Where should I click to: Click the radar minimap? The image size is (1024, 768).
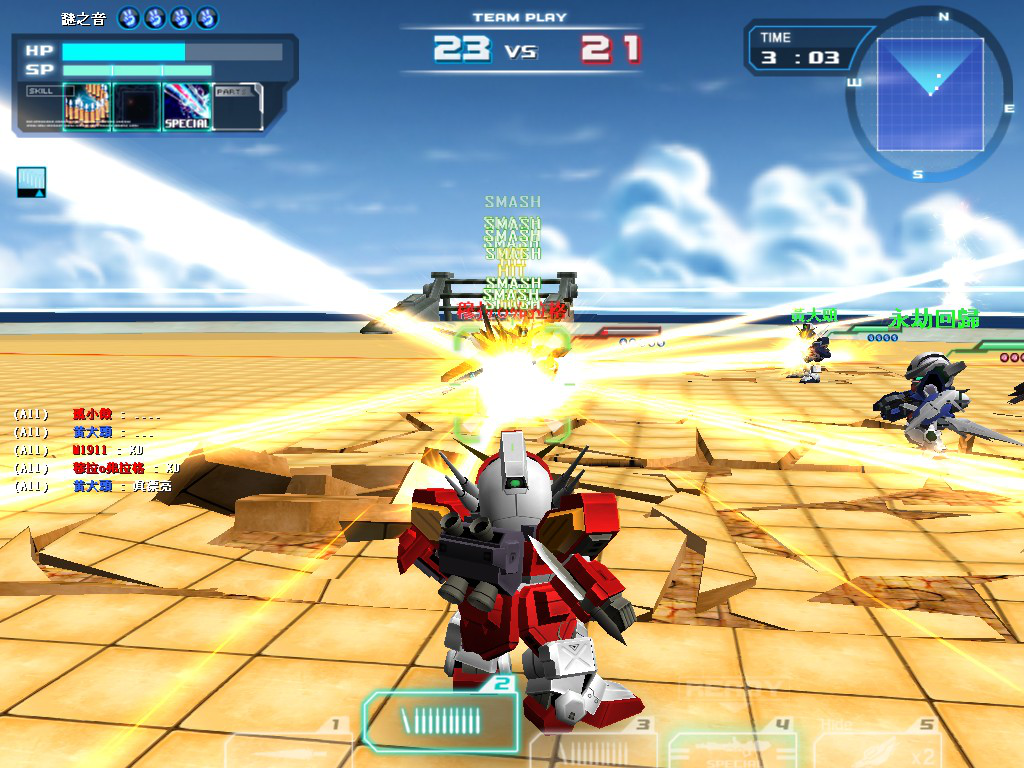tap(929, 94)
